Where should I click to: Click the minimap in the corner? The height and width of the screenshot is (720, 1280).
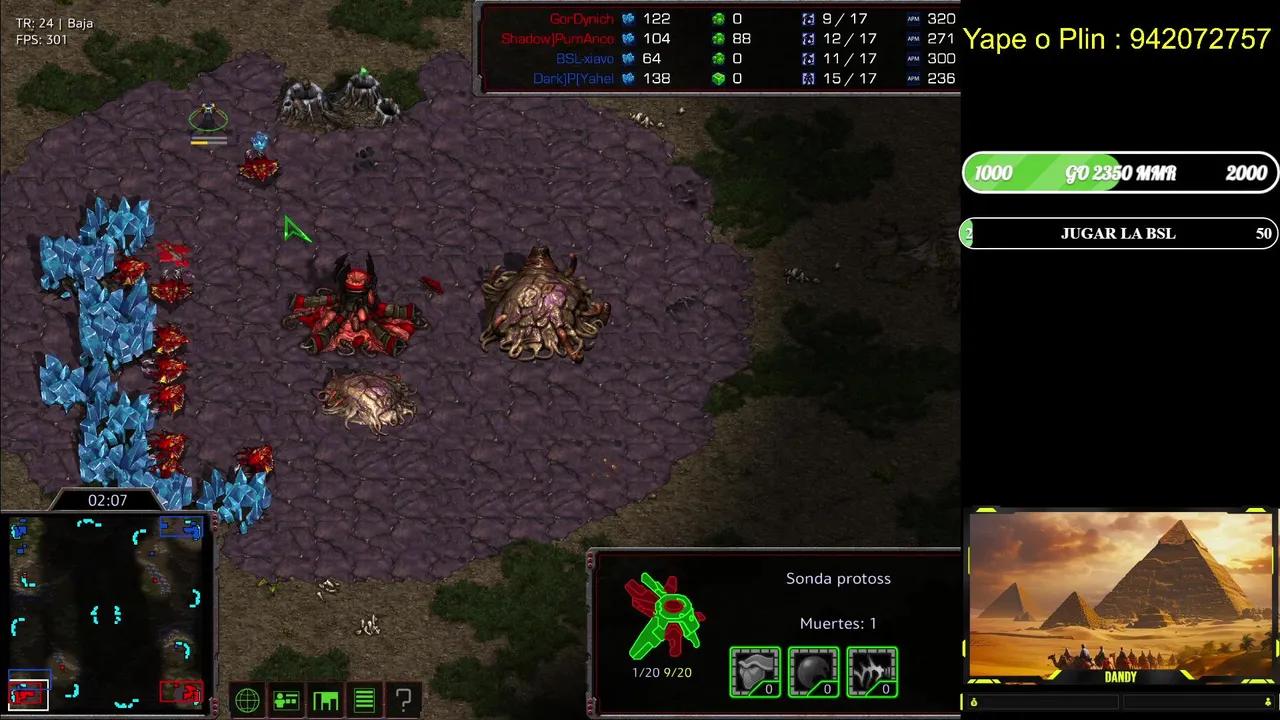point(107,611)
